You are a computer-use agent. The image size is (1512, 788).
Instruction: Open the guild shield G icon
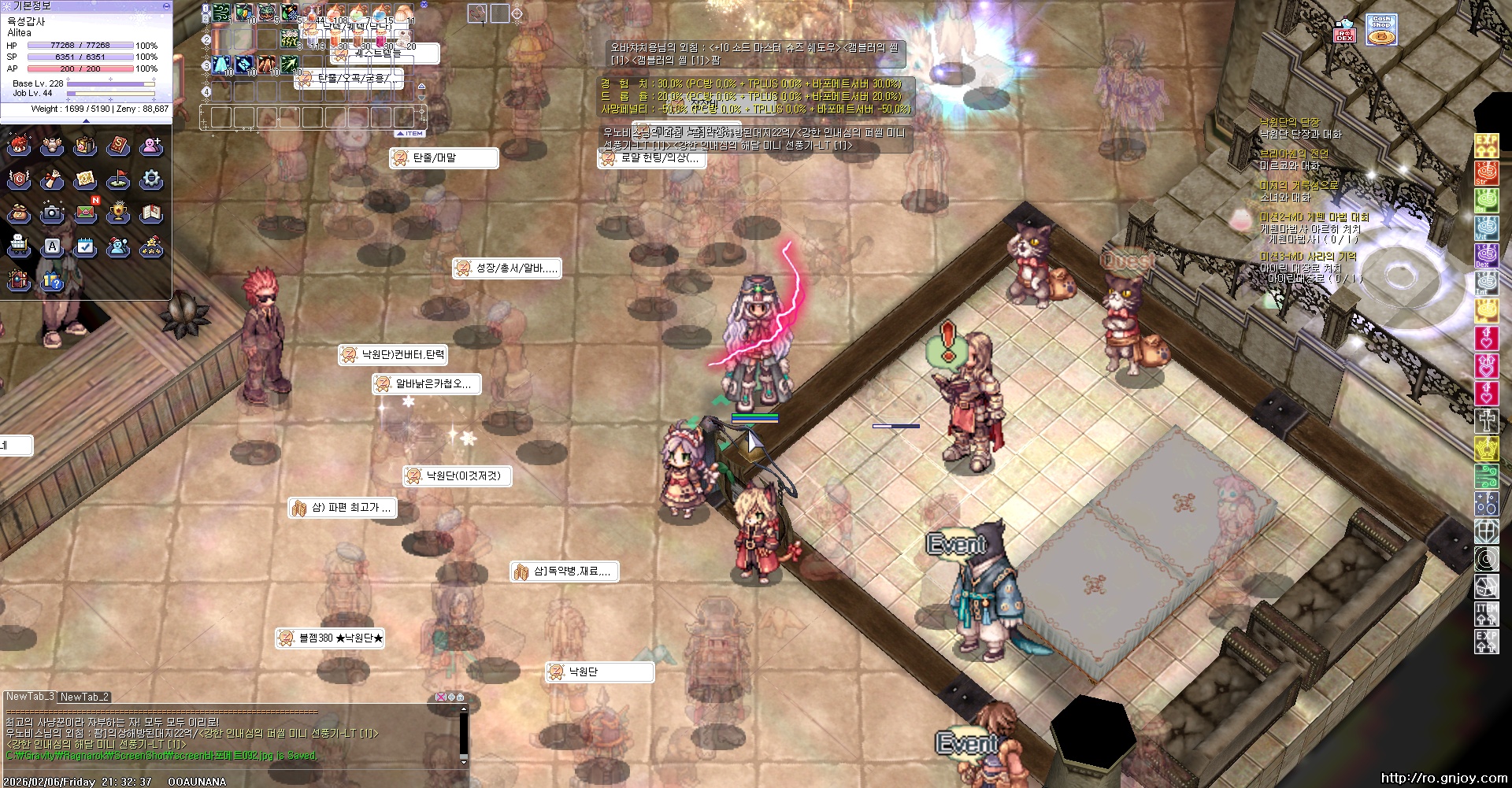tap(19, 179)
